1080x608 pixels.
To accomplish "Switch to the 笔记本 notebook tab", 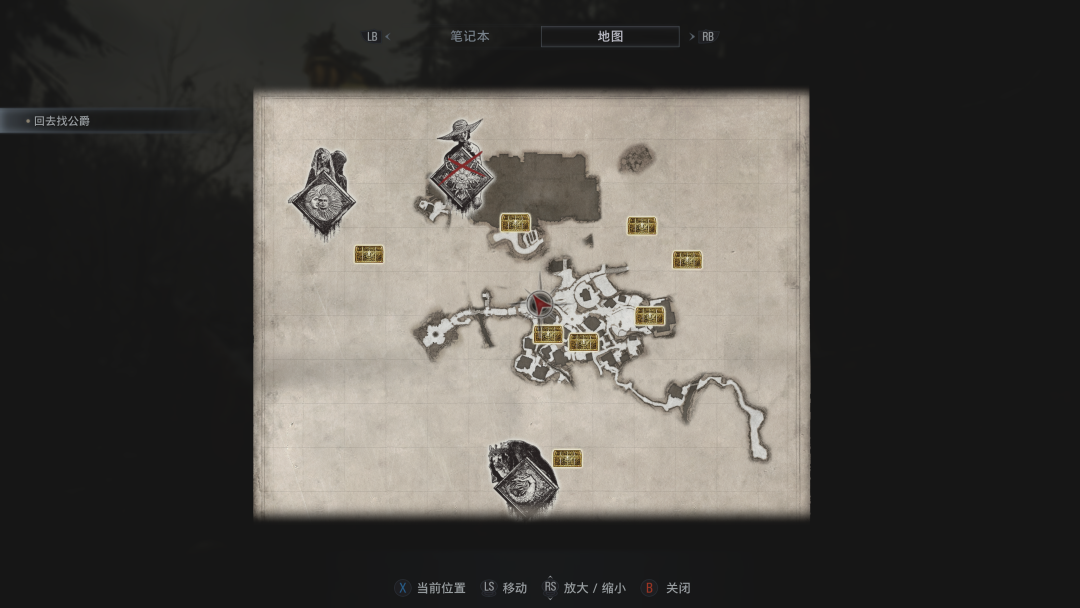I will tap(469, 37).
